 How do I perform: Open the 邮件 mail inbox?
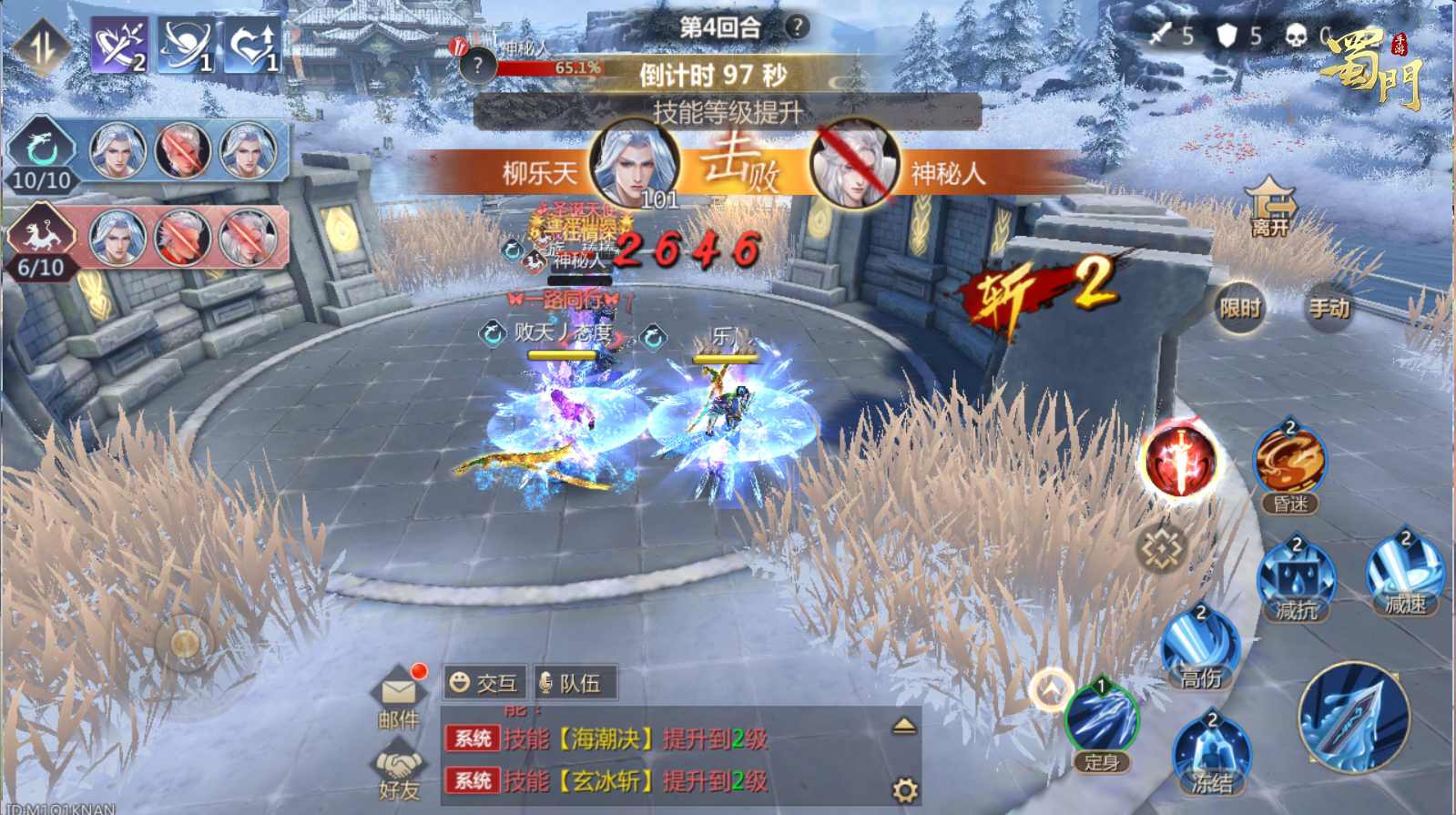pos(399,699)
